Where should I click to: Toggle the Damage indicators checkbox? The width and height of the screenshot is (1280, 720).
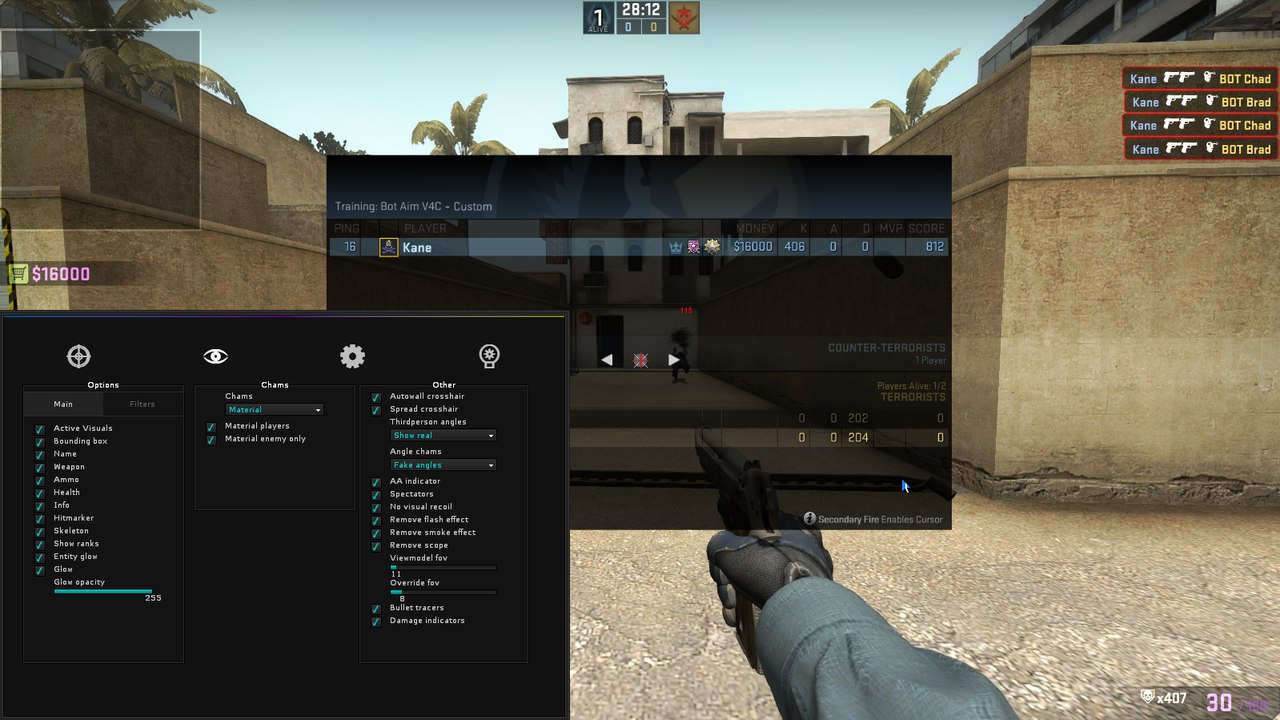376,620
